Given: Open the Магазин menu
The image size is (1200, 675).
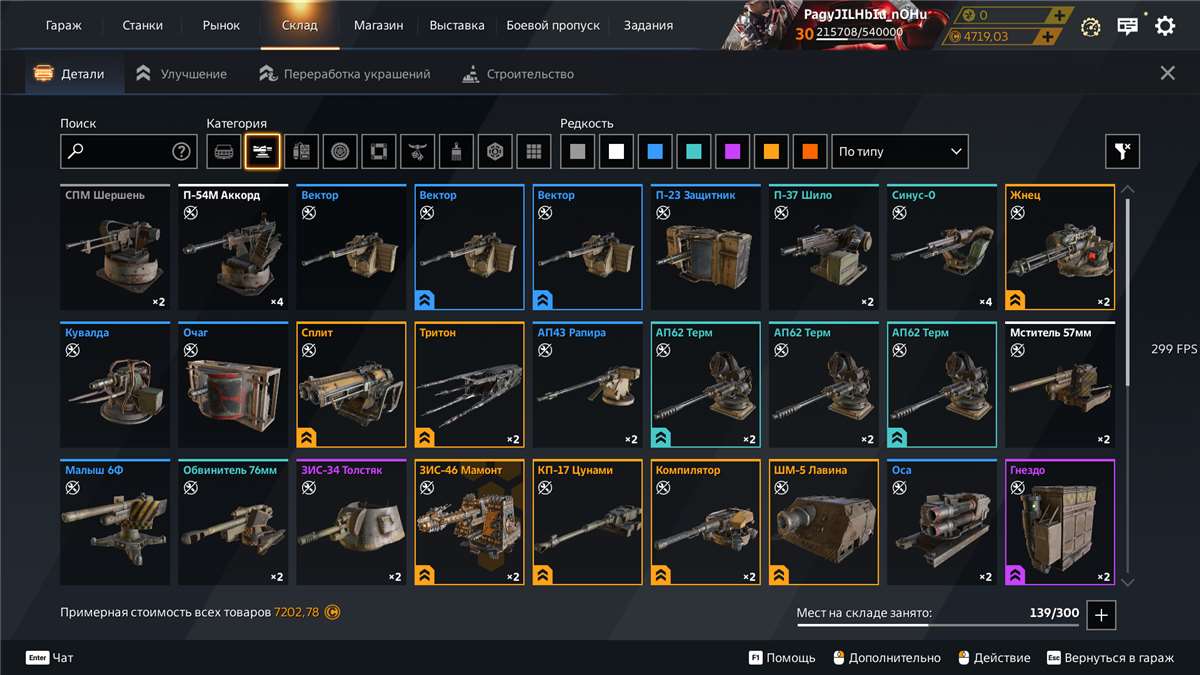Looking at the screenshot, I should [x=378, y=25].
